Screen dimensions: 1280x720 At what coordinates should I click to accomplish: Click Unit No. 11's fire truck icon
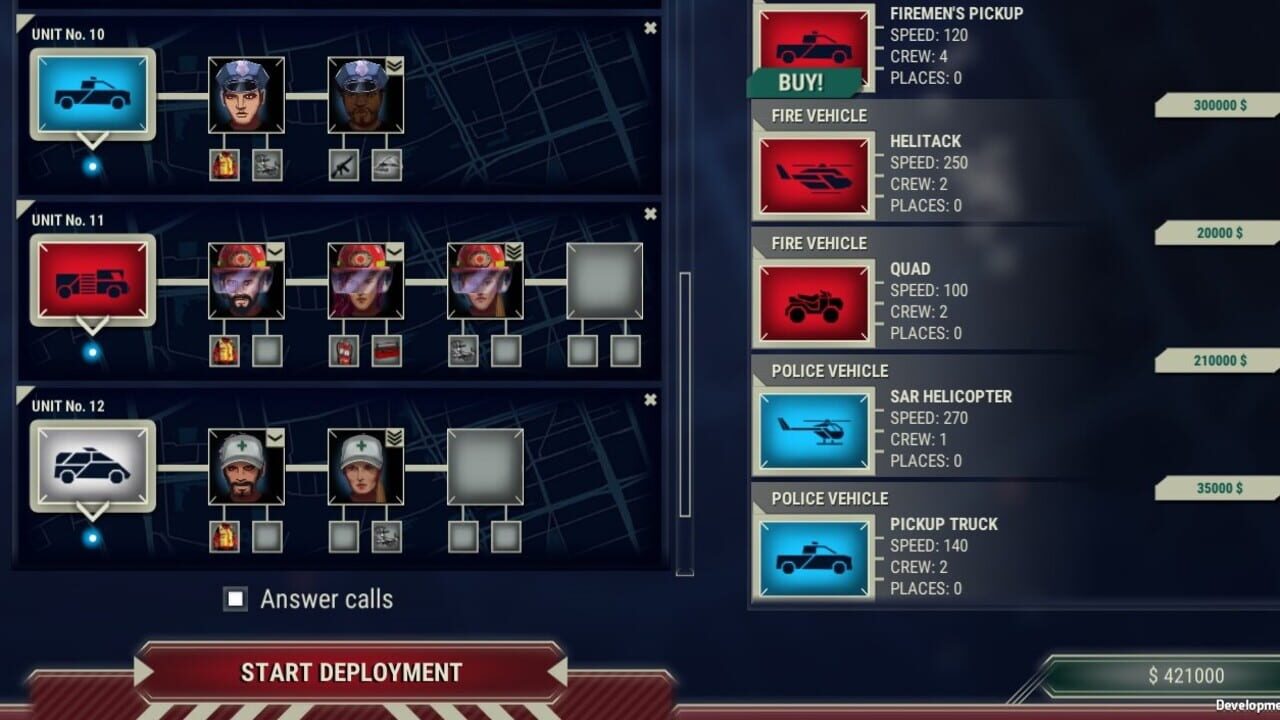pyautogui.click(x=92, y=280)
